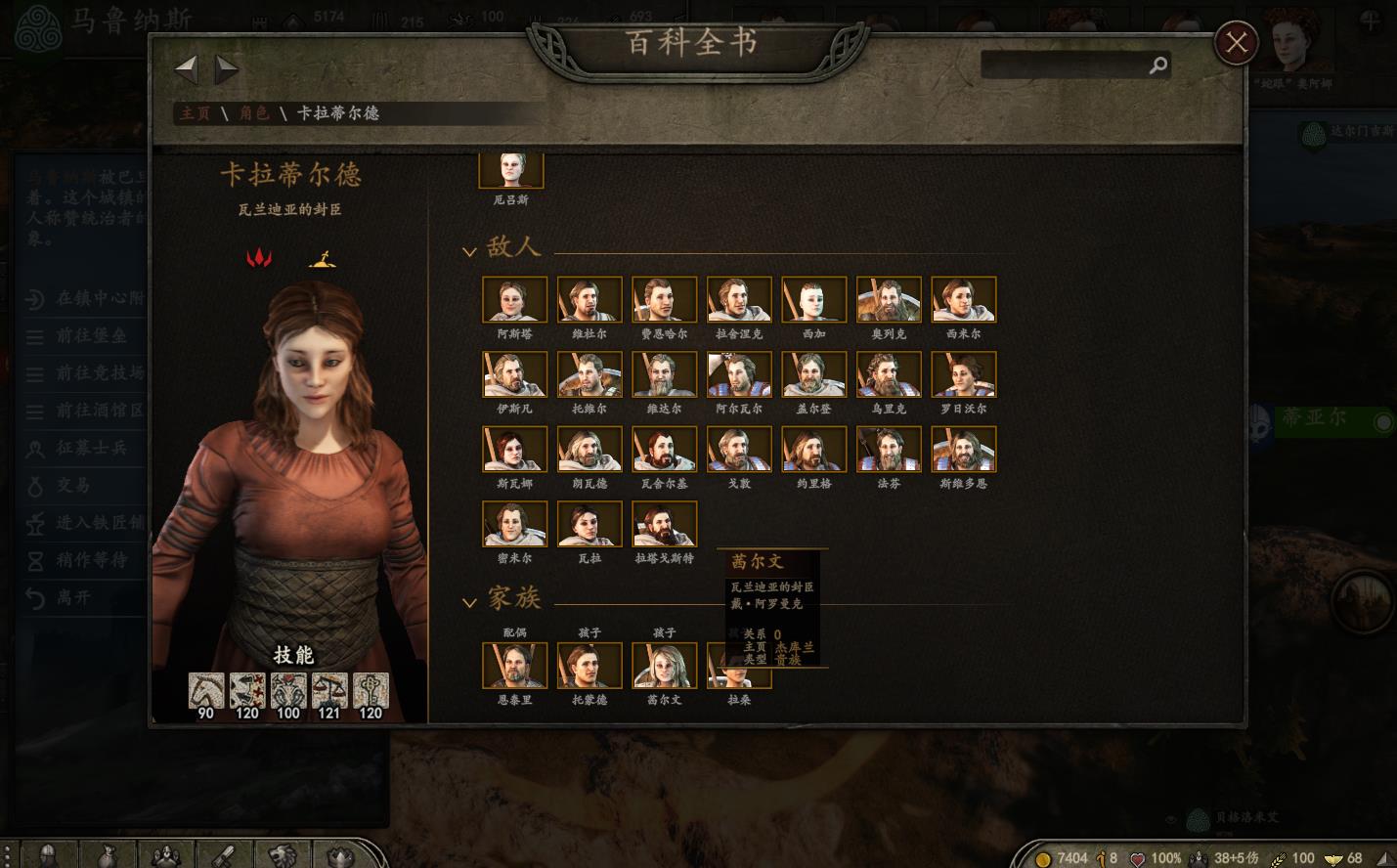
Task: Click the search magnifier icon
Action: point(1159,65)
